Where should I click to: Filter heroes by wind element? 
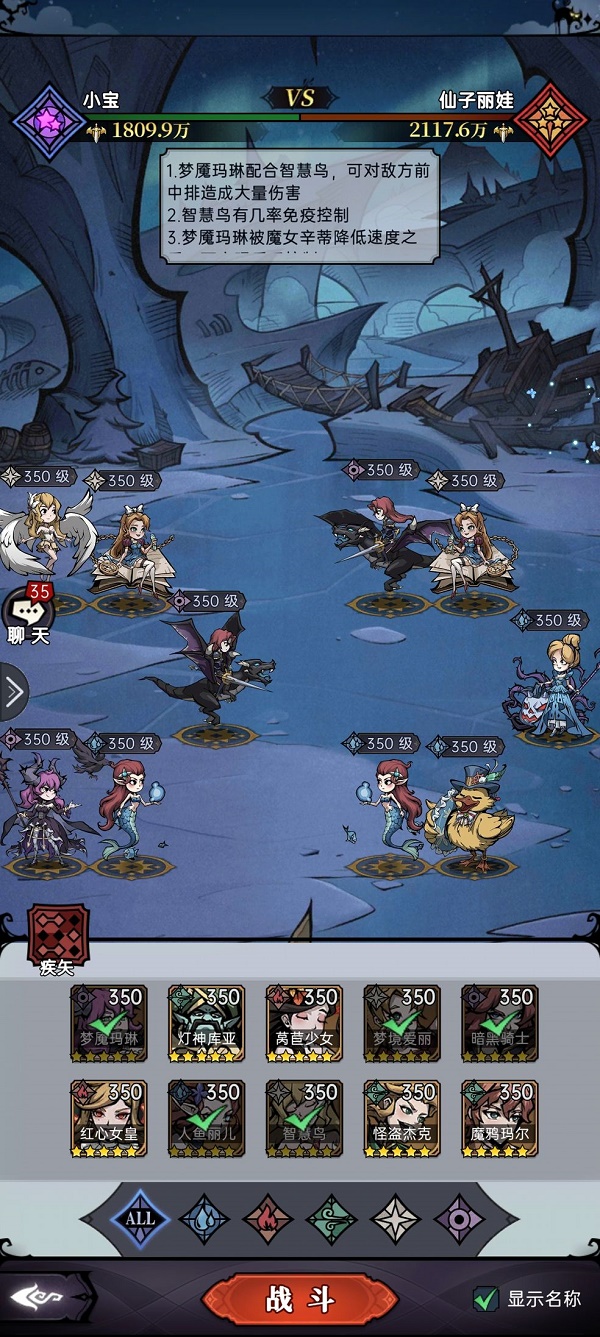tap(331, 1219)
